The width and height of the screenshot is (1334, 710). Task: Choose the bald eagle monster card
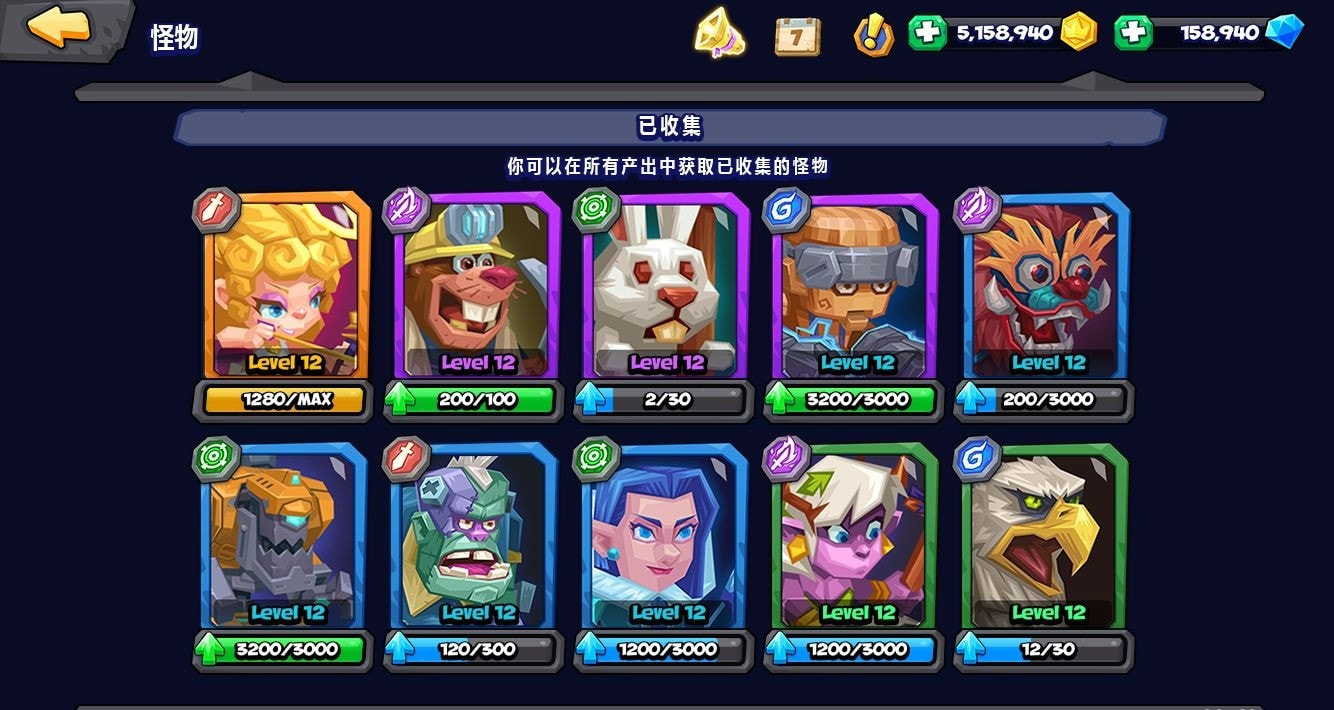[1047, 535]
